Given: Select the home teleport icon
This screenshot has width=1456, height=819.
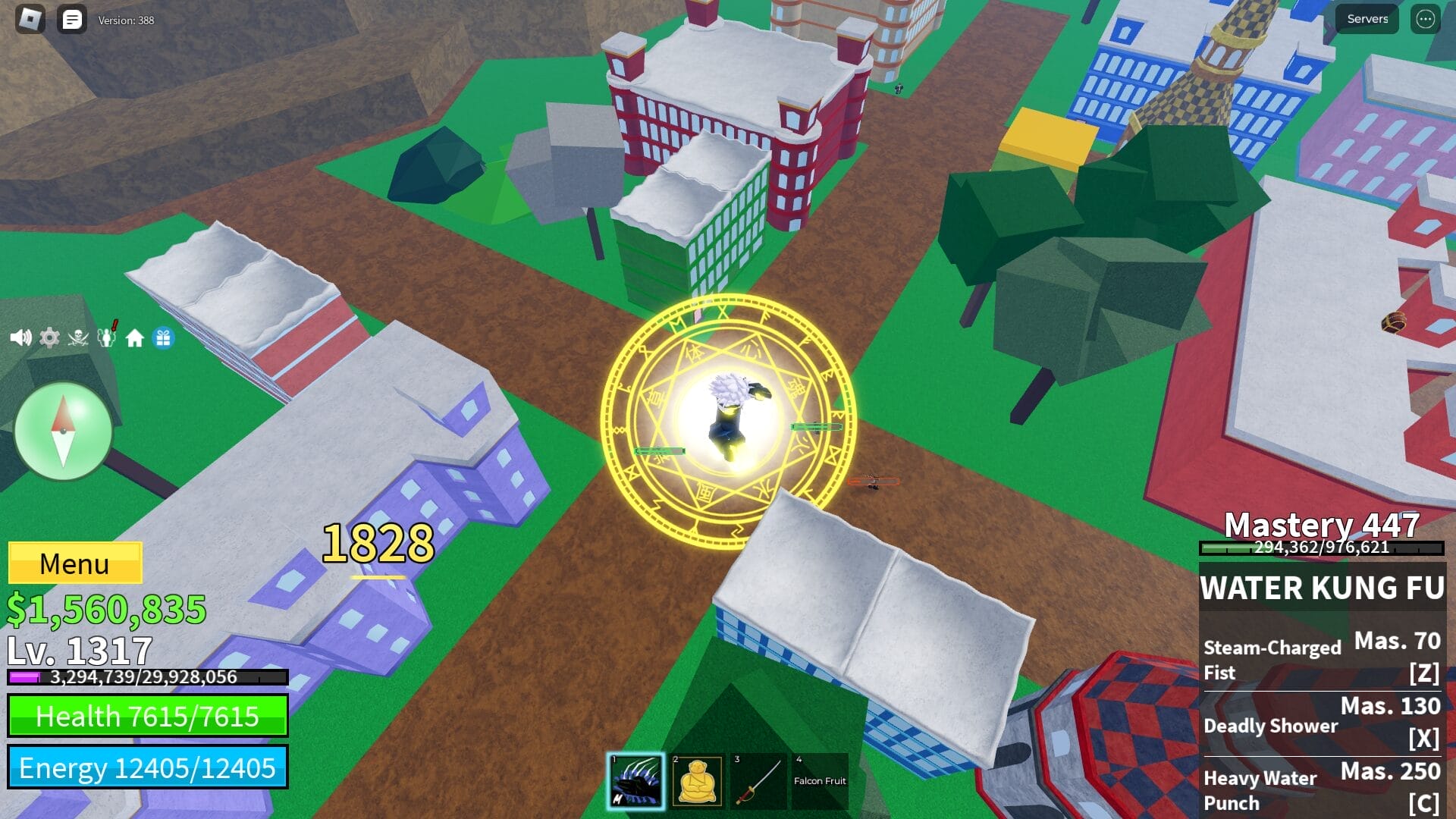Looking at the screenshot, I should point(135,337).
